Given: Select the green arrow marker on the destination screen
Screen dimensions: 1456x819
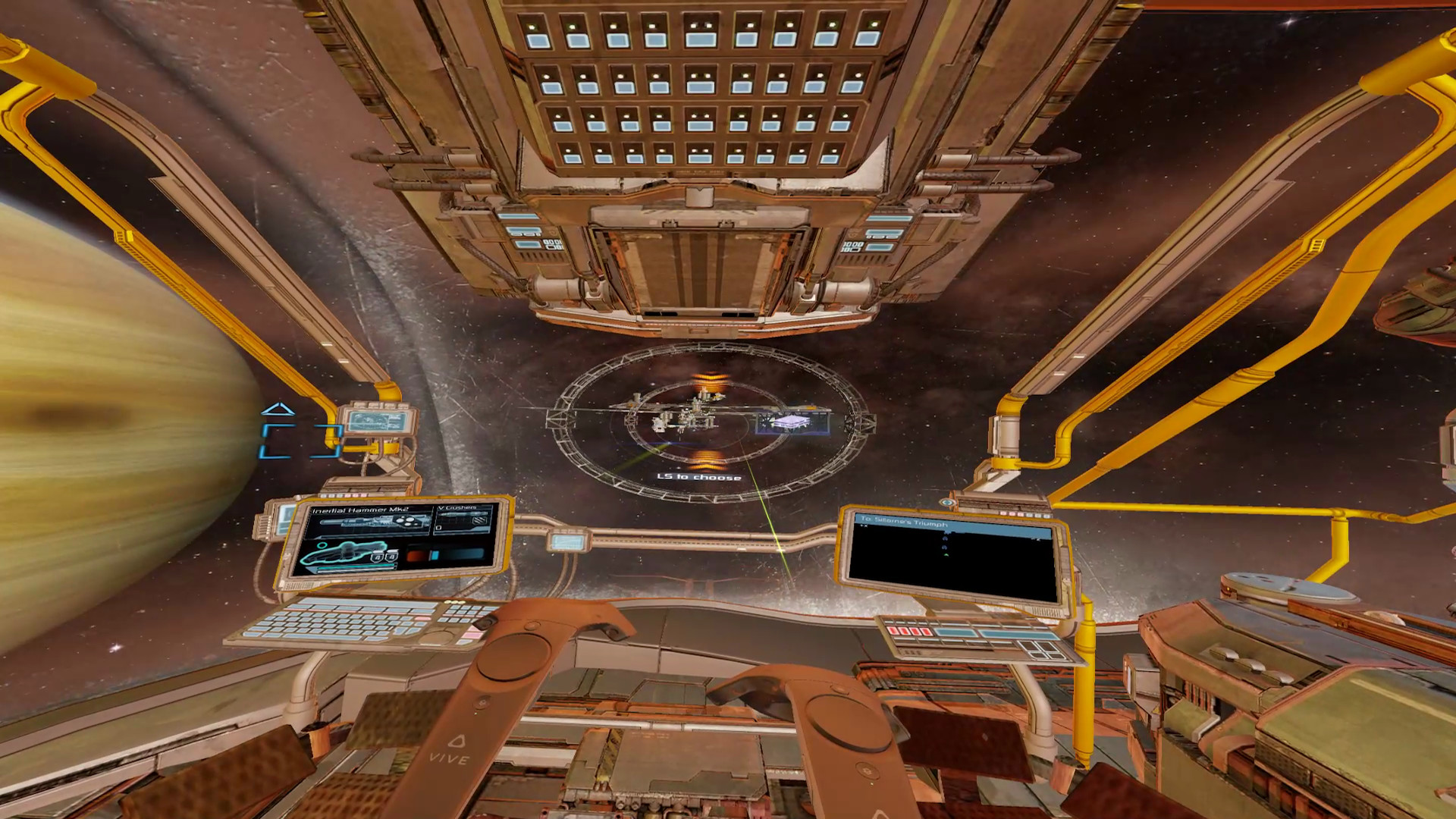Looking at the screenshot, I should coord(946,555).
